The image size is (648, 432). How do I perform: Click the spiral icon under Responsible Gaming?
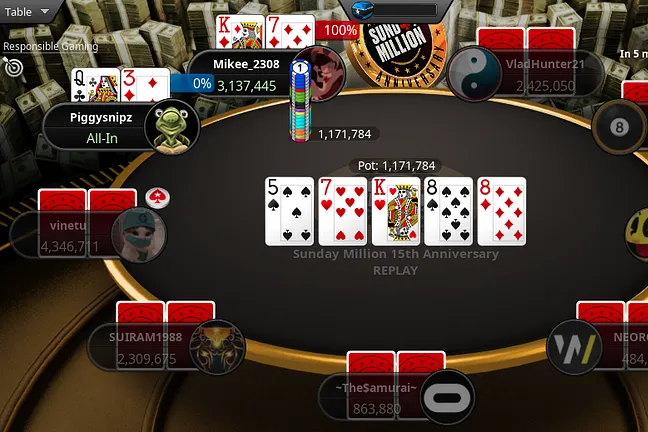[x=13, y=67]
